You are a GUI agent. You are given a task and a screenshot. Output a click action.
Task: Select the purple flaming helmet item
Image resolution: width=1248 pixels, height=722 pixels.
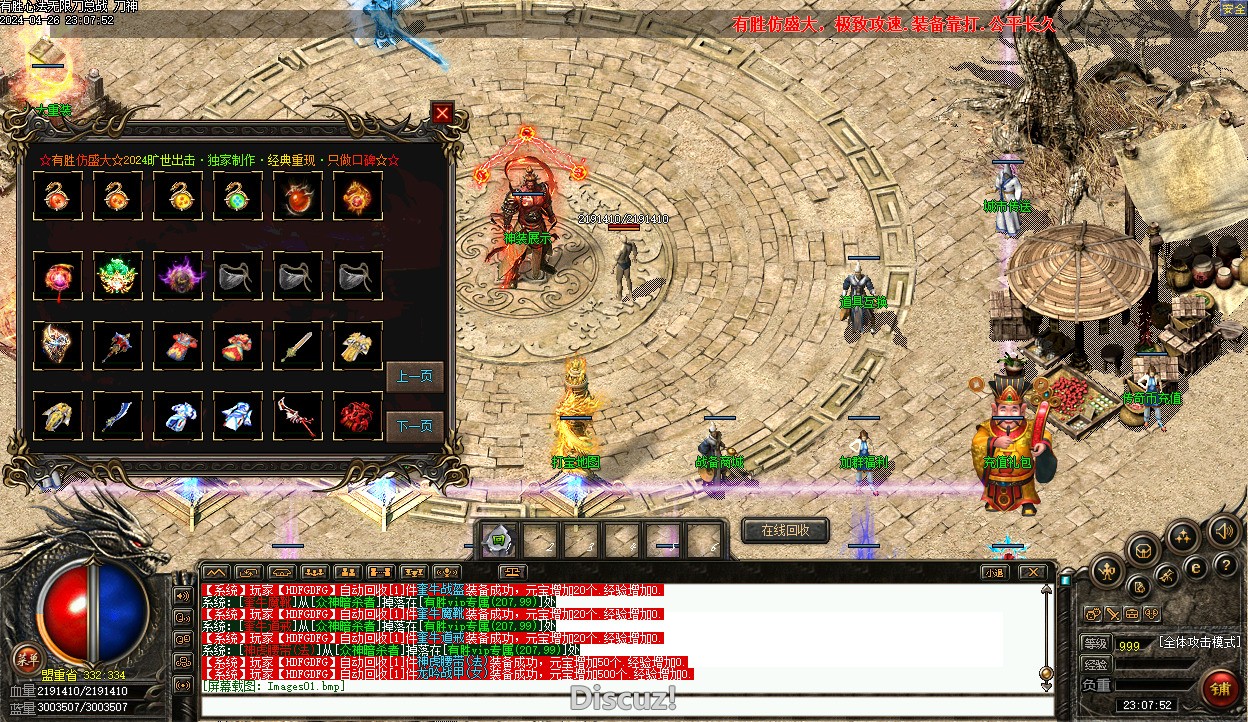point(178,275)
